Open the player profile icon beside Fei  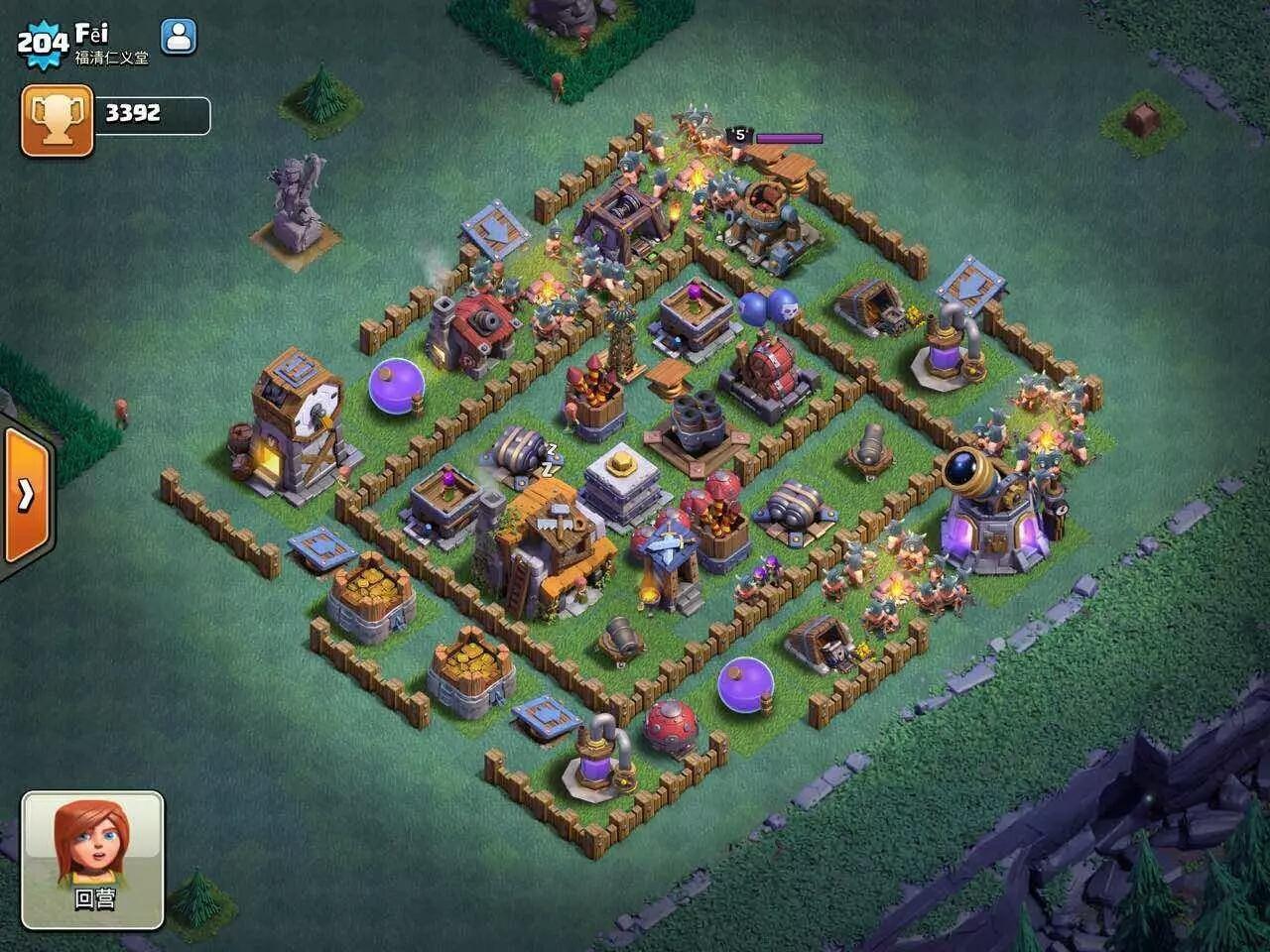179,37
